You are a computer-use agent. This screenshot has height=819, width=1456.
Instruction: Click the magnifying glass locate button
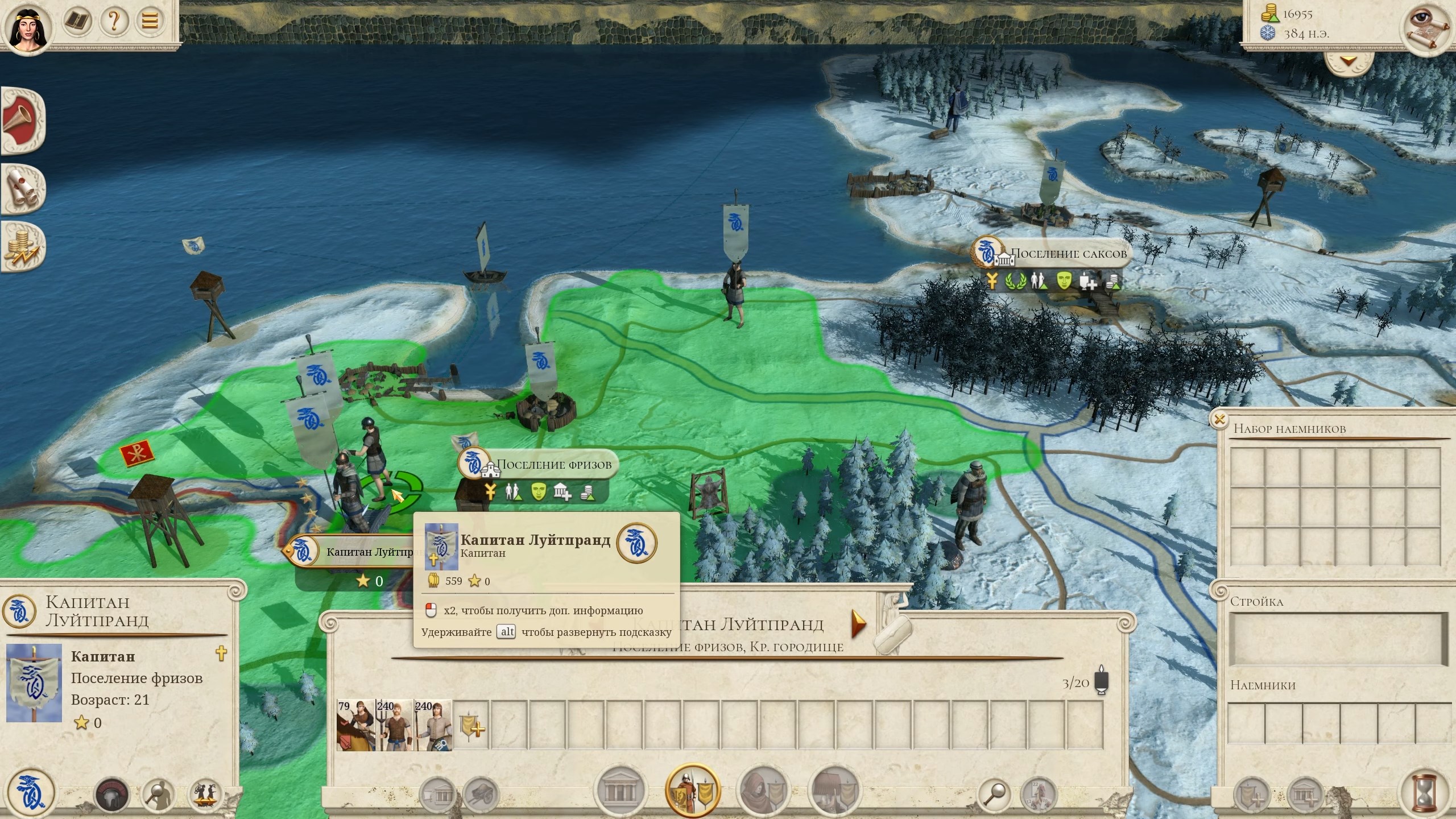tap(996, 793)
